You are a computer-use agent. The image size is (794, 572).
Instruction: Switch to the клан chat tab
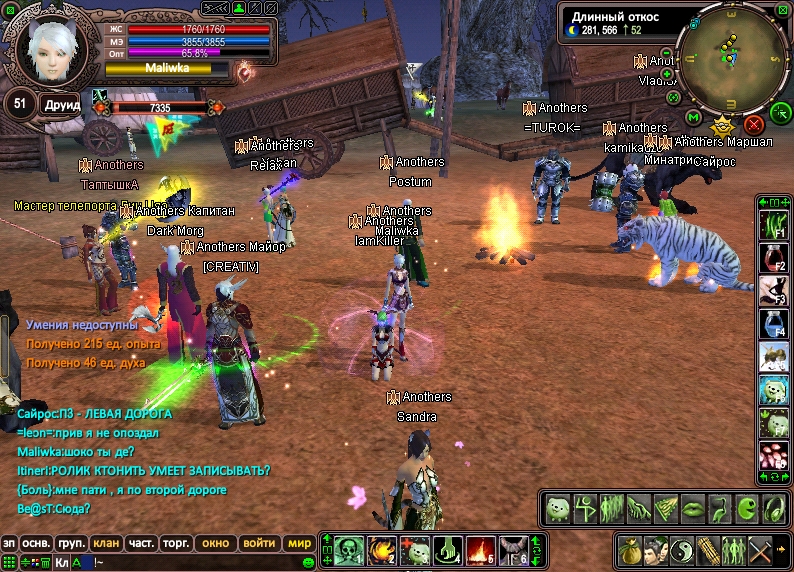[106, 543]
